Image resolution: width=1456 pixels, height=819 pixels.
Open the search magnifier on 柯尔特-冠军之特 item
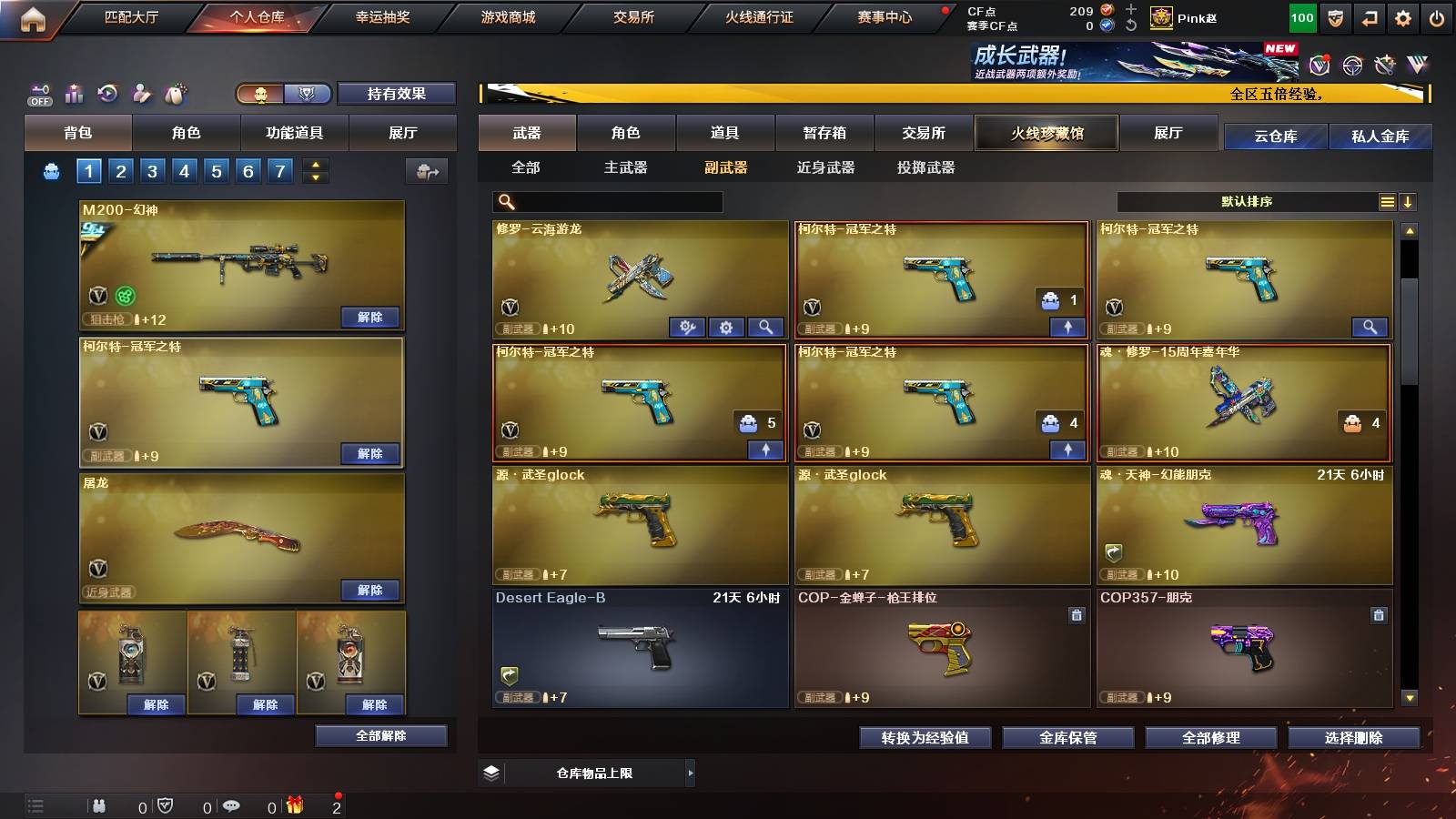click(1371, 327)
